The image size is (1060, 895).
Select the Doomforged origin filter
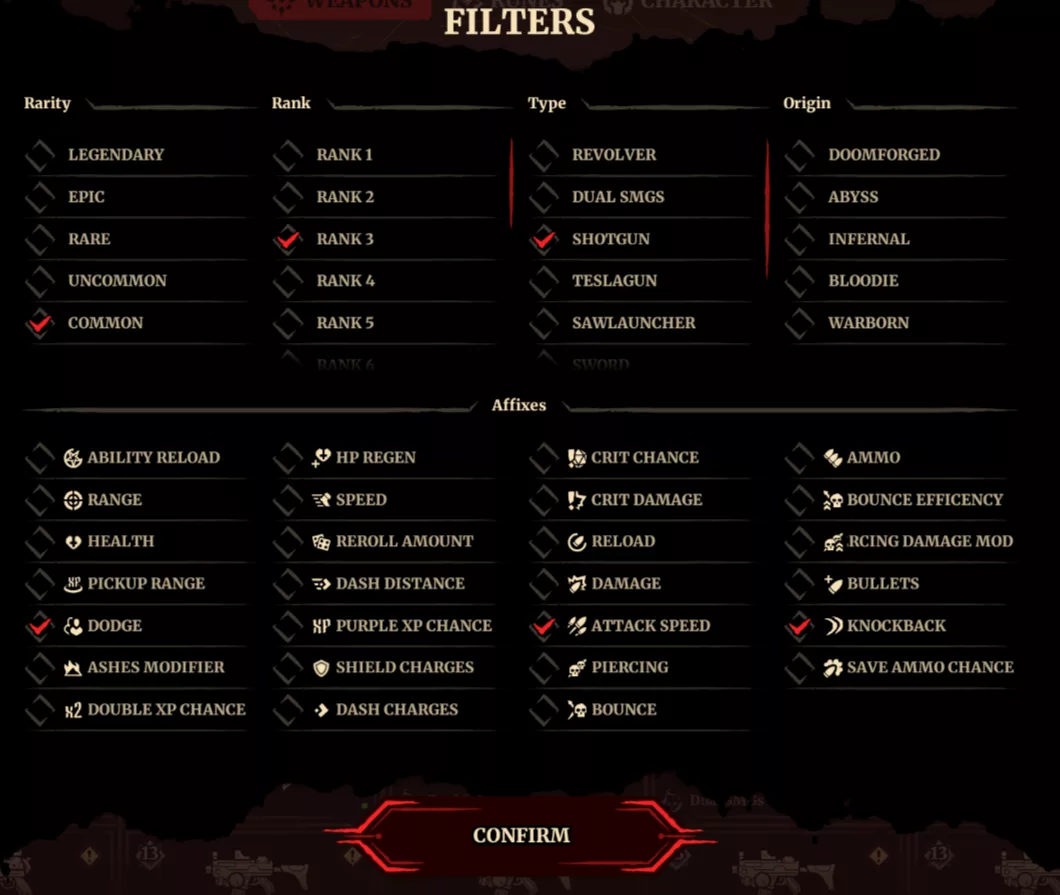[800, 155]
